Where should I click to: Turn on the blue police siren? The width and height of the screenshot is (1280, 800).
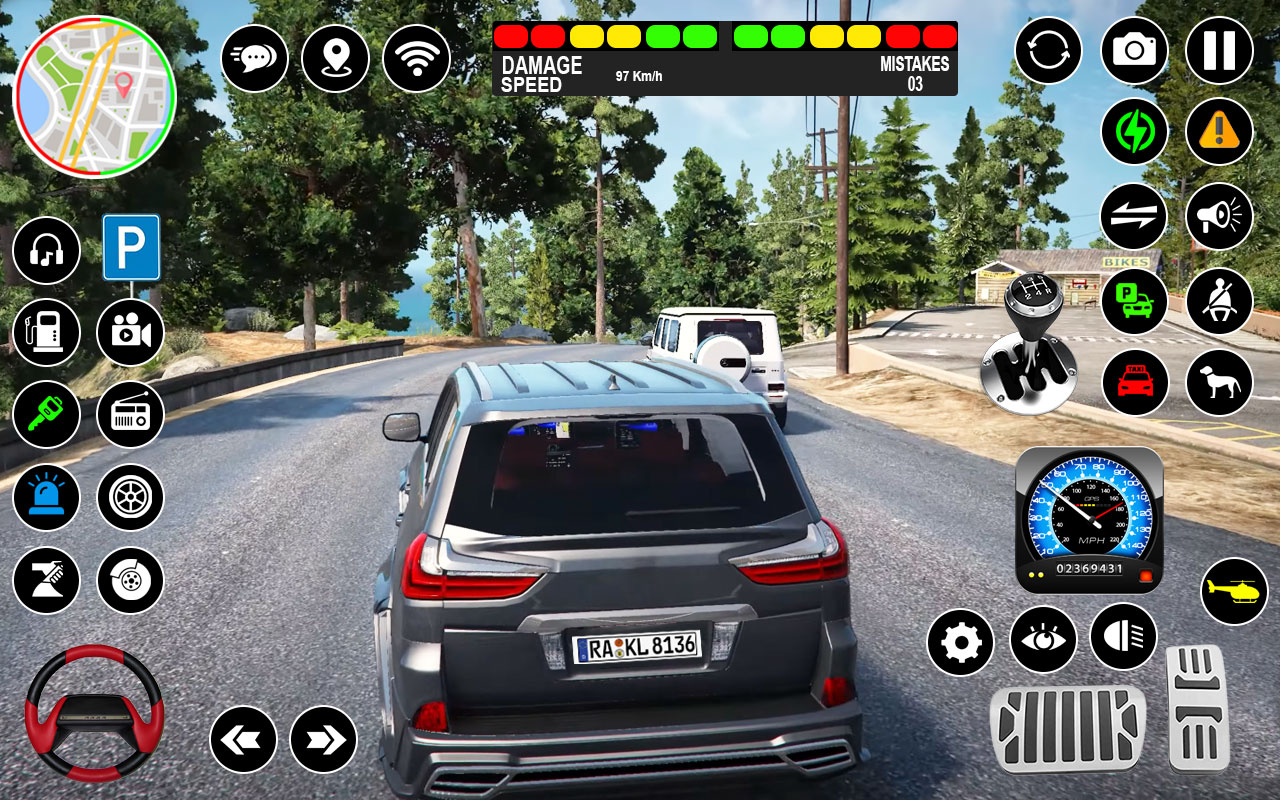pos(46,497)
